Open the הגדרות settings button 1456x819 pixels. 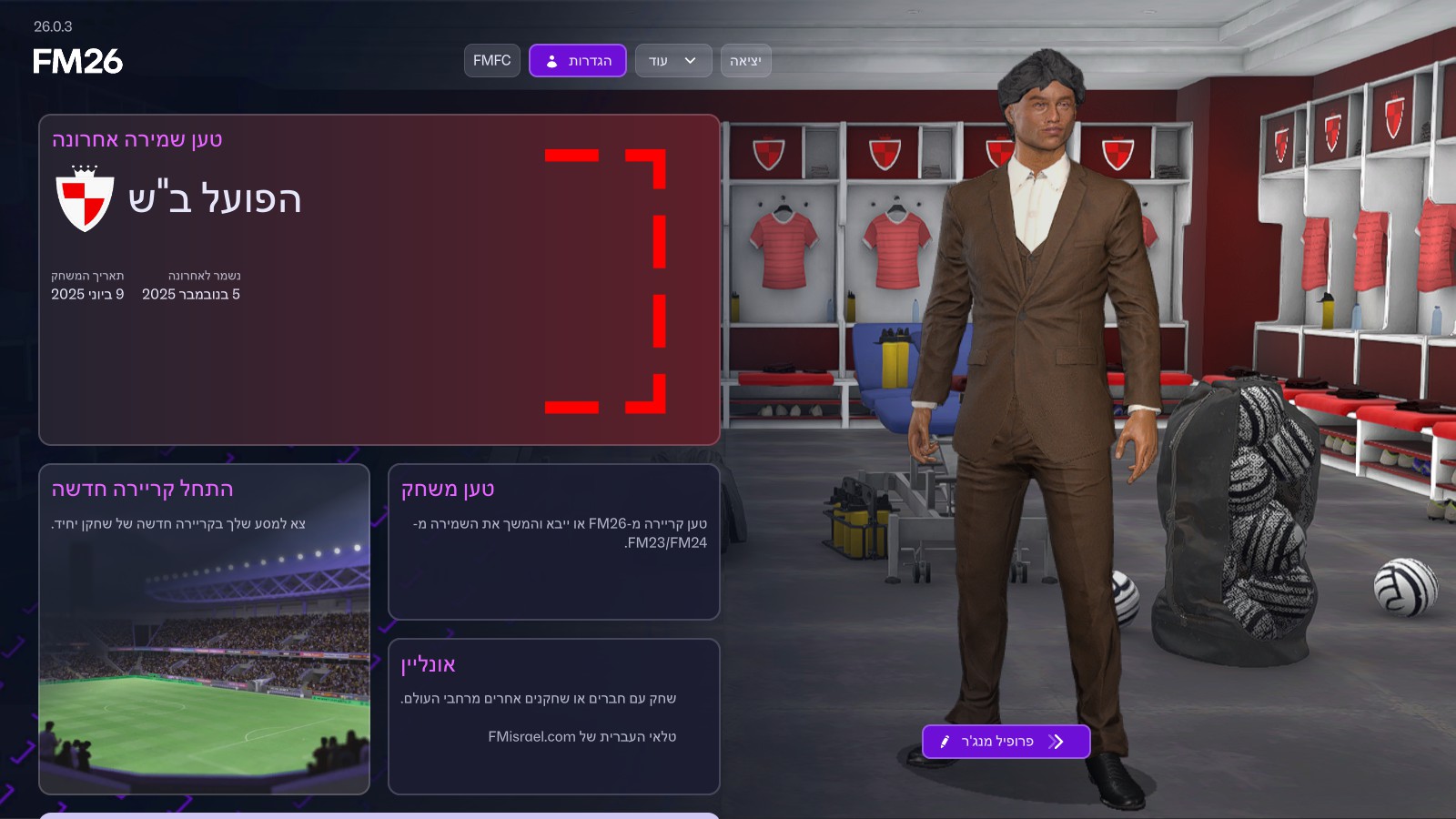pyautogui.click(x=577, y=61)
